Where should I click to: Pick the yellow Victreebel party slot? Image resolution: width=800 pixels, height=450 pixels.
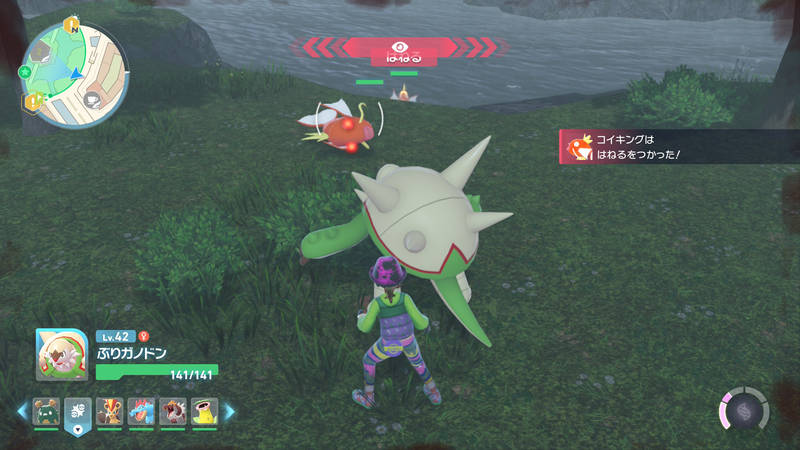click(205, 410)
